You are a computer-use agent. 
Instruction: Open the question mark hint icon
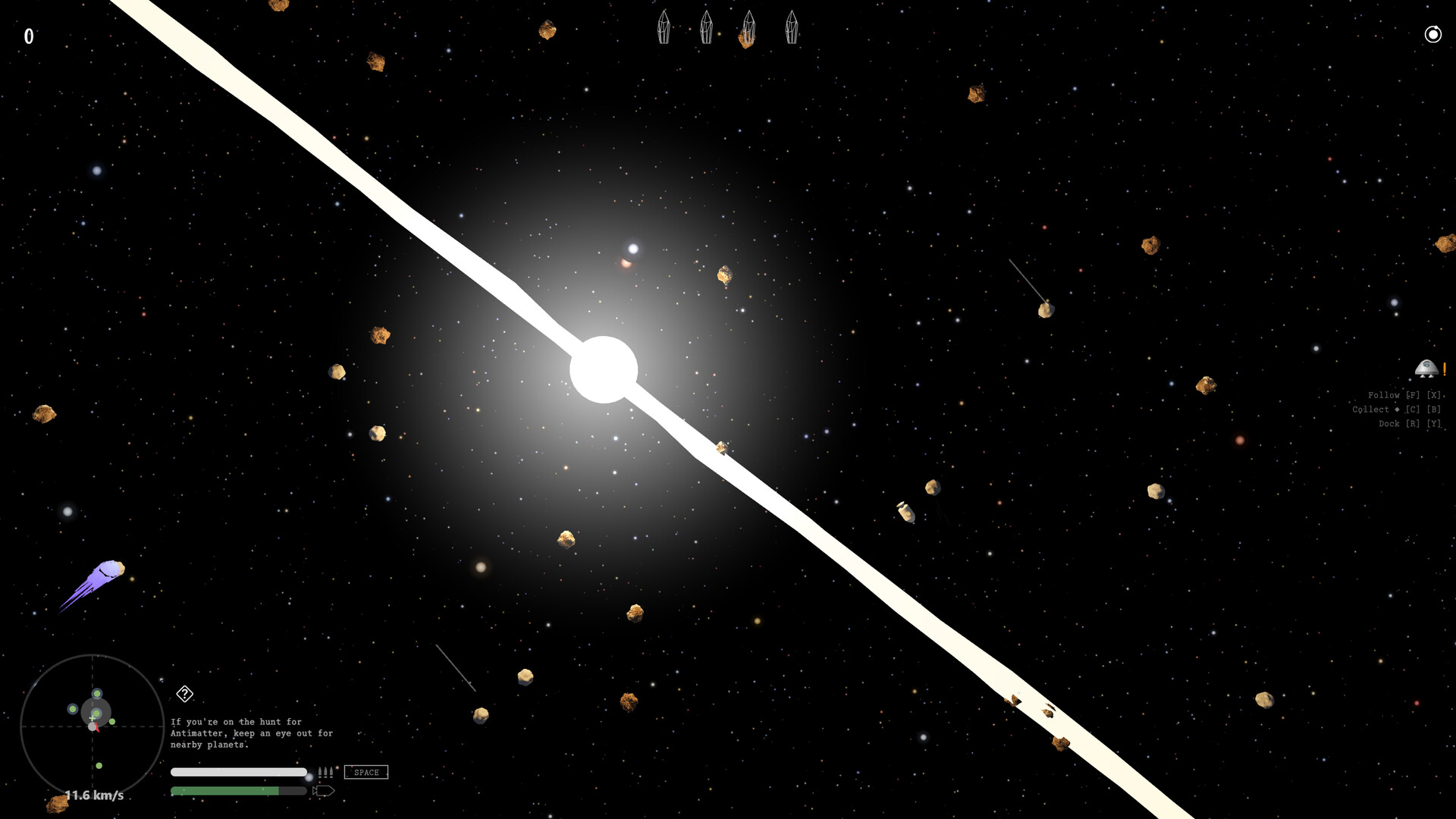184,693
